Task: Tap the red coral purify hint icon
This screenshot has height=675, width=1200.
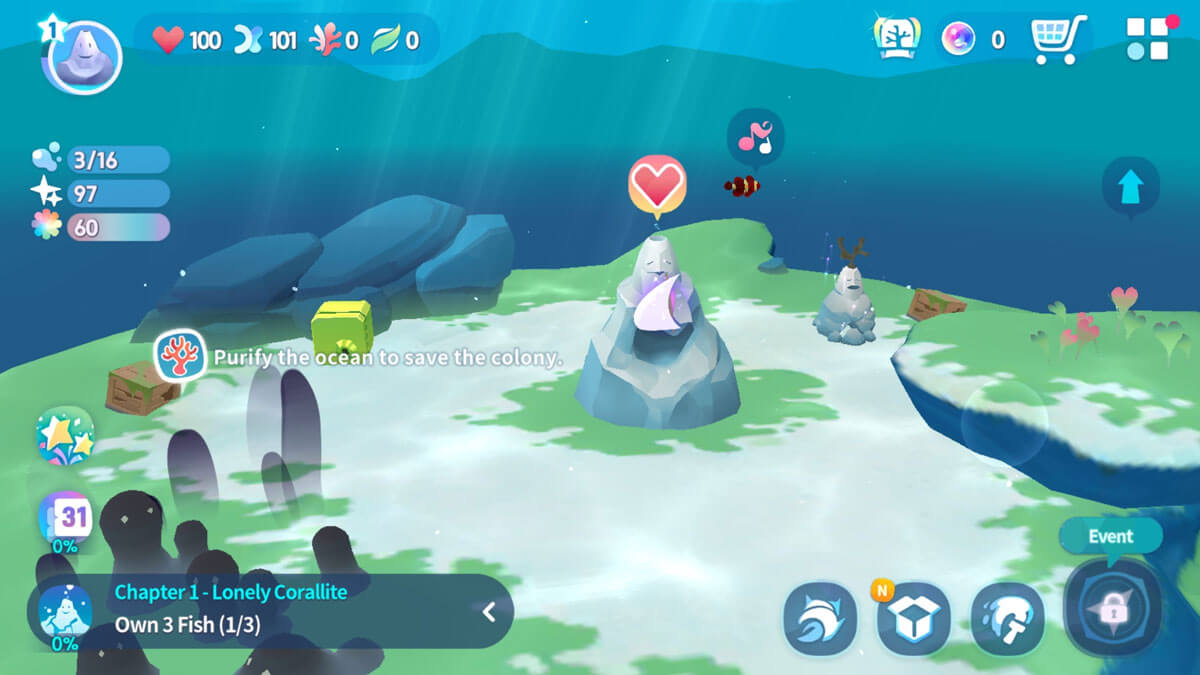Action: (x=181, y=357)
